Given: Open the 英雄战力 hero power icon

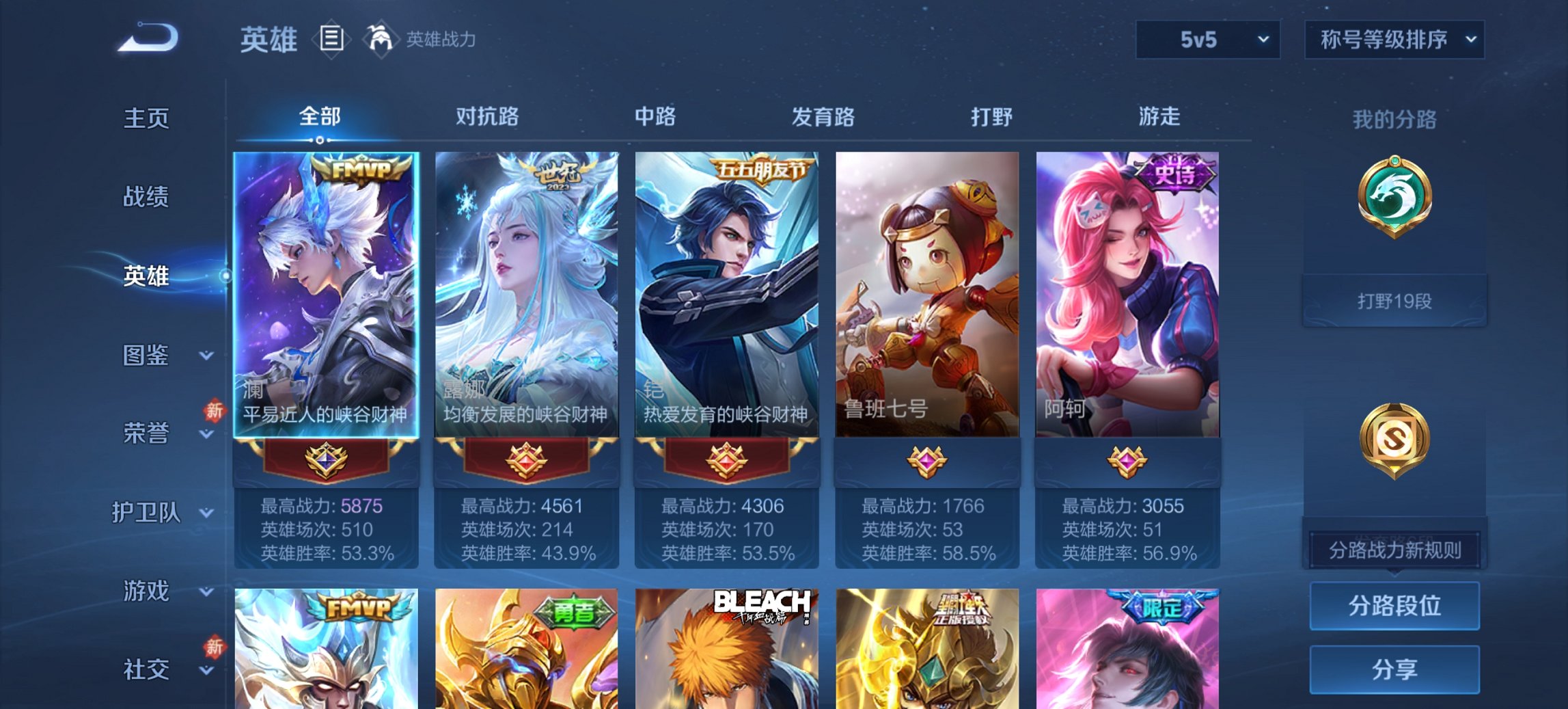Looking at the screenshot, I should (x=381, y=39).
